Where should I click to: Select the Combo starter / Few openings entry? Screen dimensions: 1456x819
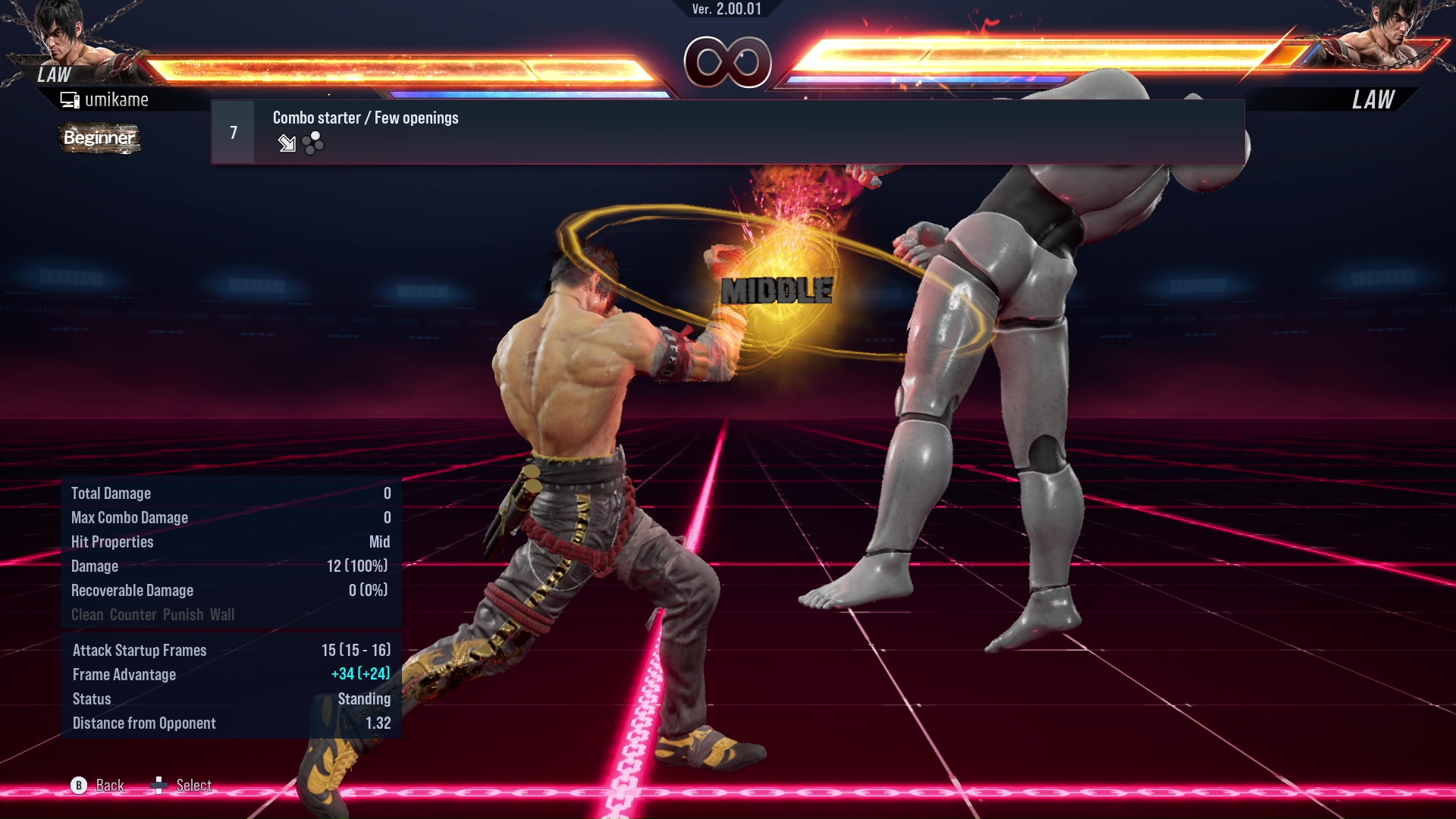(x=365, y=118)
